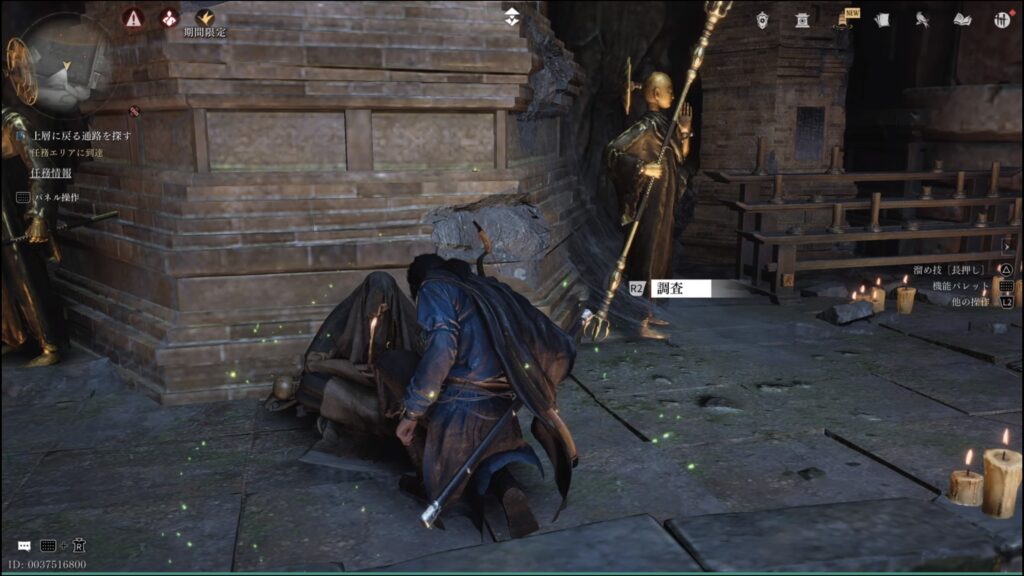Open the icon marked with the NEW badge
1024x576 pixels.
843,19
